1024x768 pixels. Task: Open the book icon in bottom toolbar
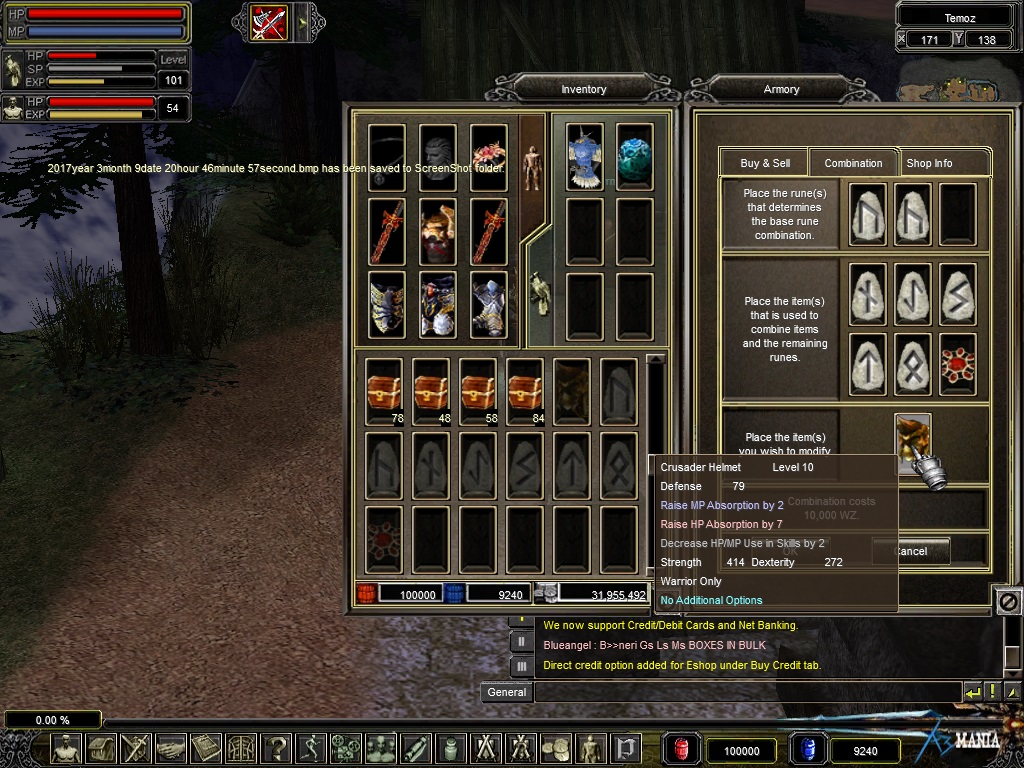pyautogui.click(x=206, y=748)
